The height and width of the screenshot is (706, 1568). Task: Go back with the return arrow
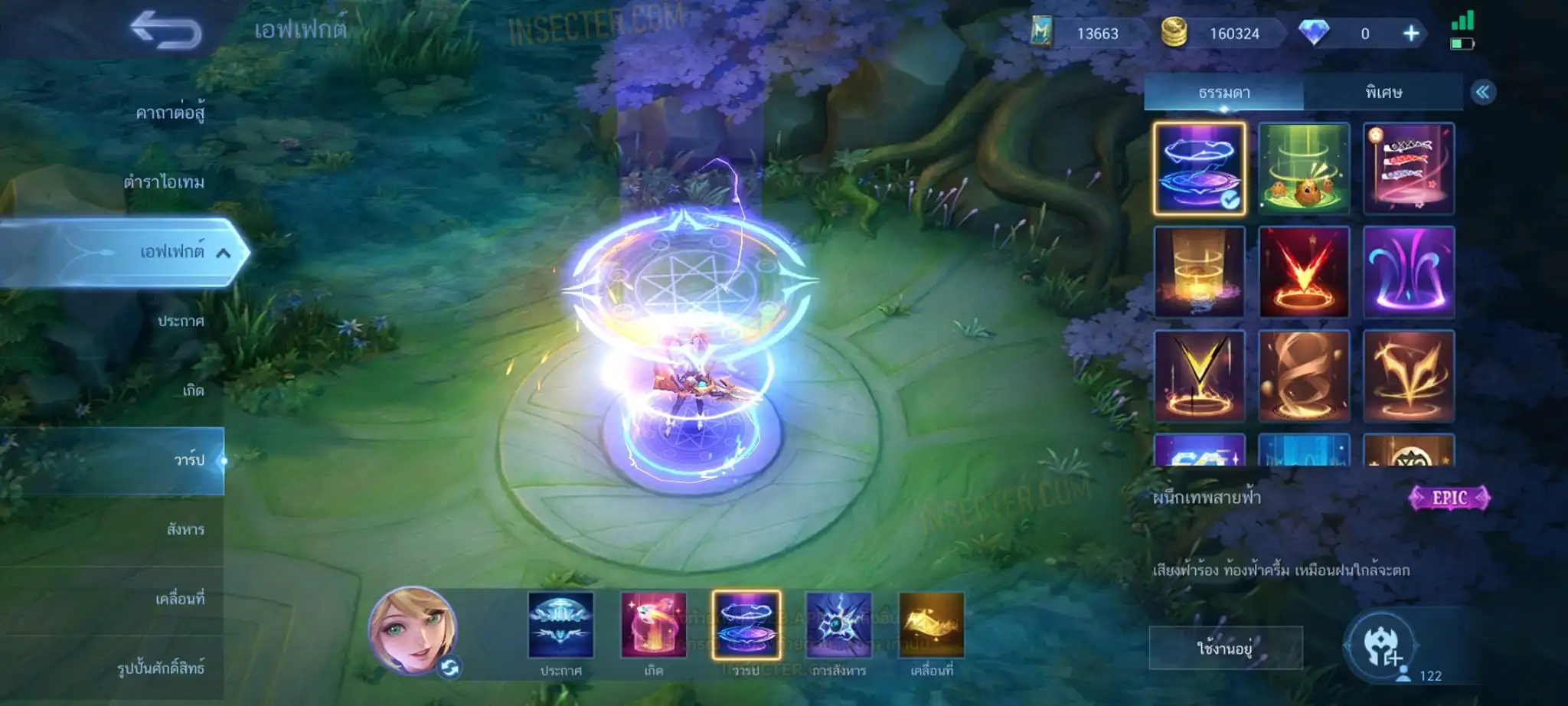(x=165, y=31)
